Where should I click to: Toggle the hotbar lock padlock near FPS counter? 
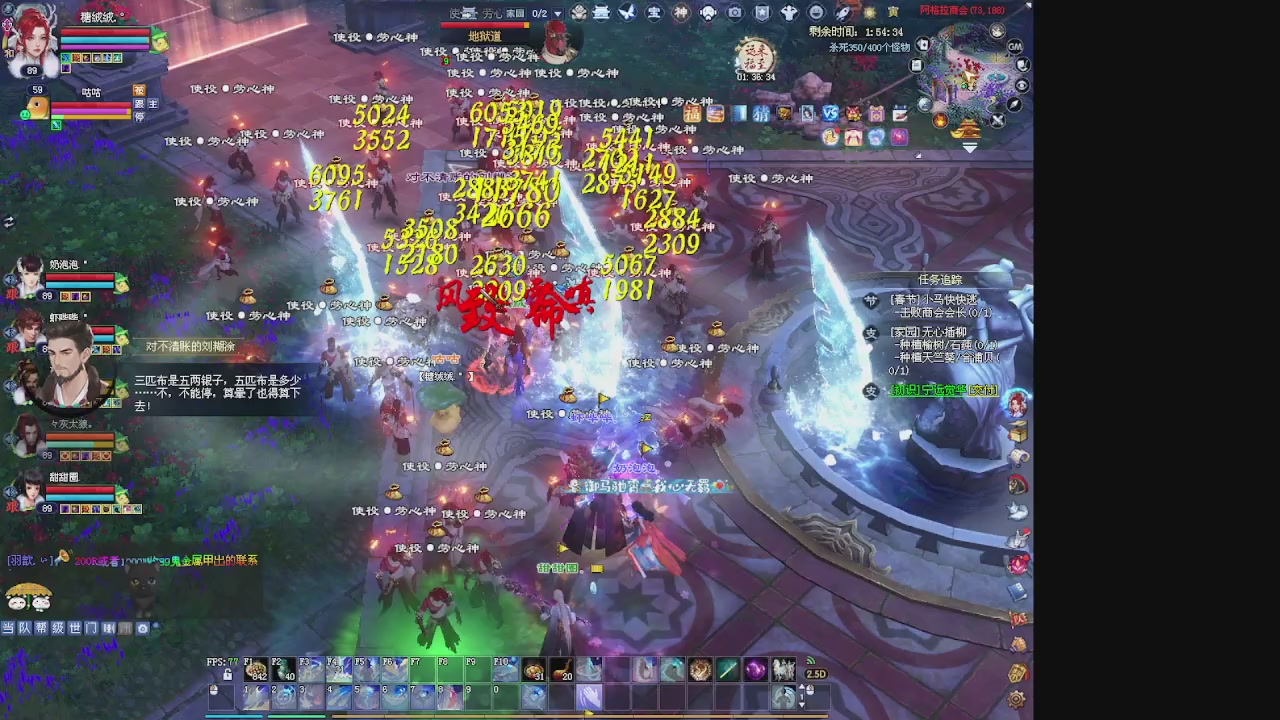[x=228, y=675]
